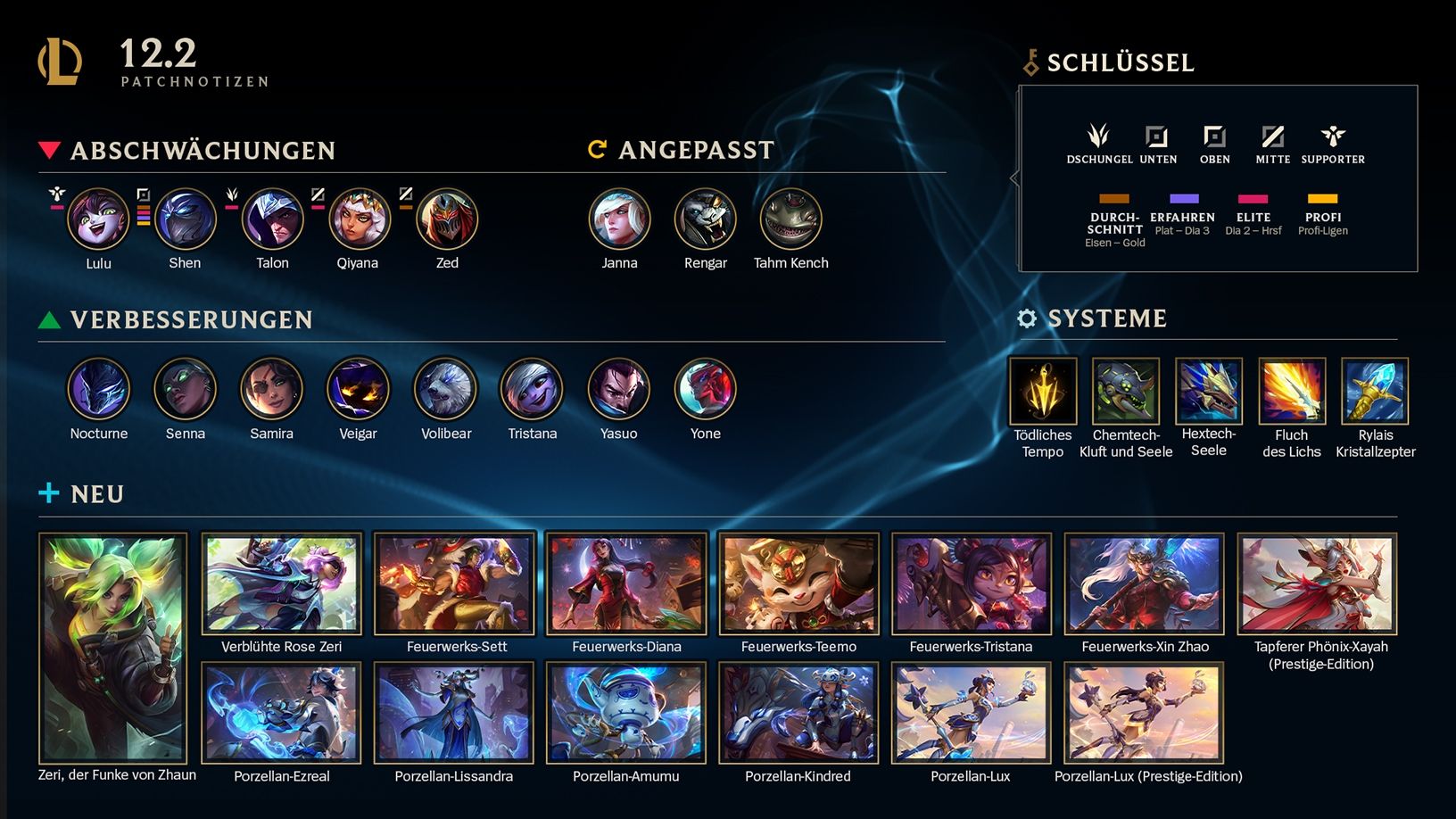Screen dimensions: 1456x819
Task: Choose the Zed champion icon
Action: [x=447, y=219]
